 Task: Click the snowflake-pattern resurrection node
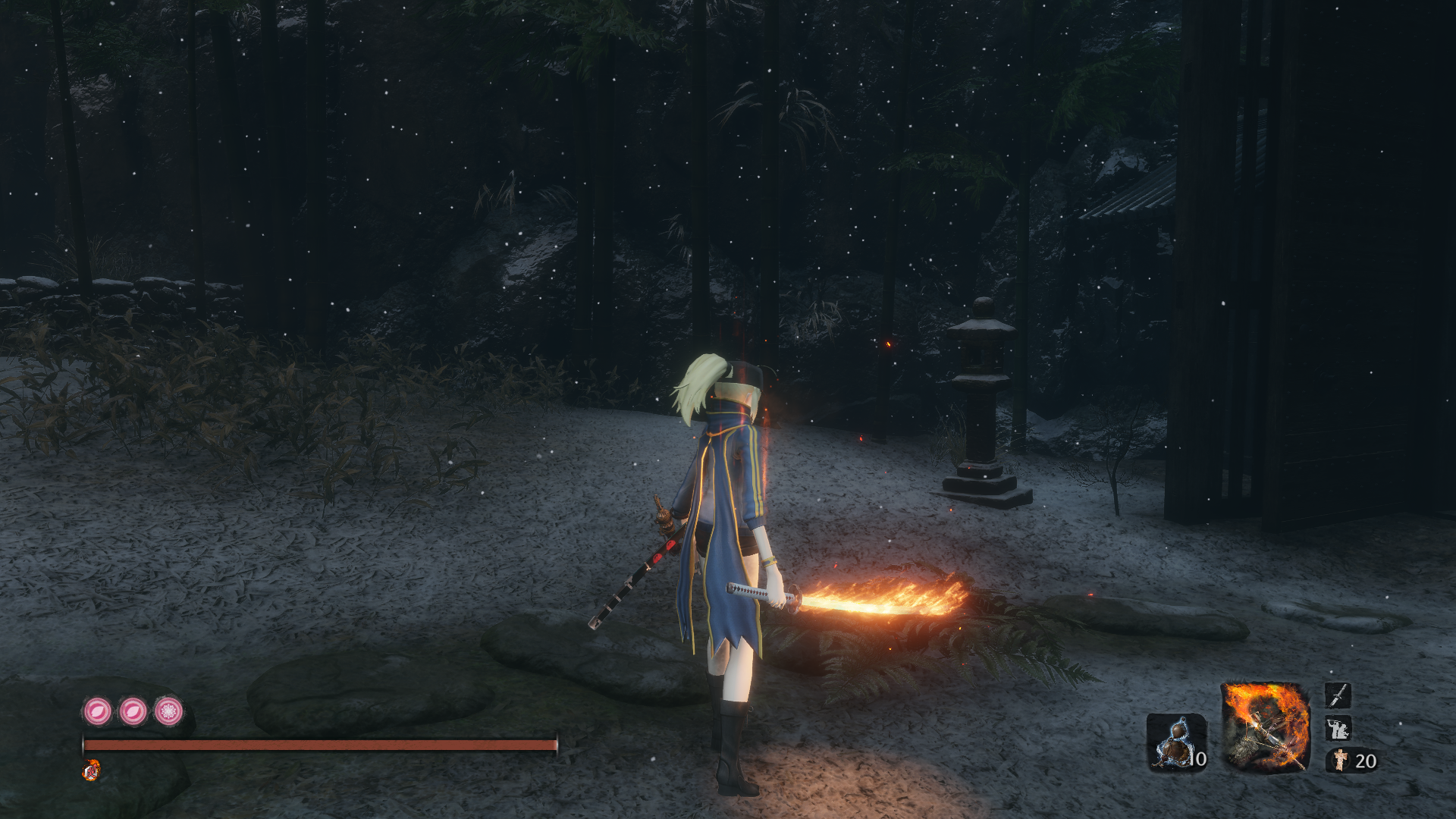[x=168, y=711]
